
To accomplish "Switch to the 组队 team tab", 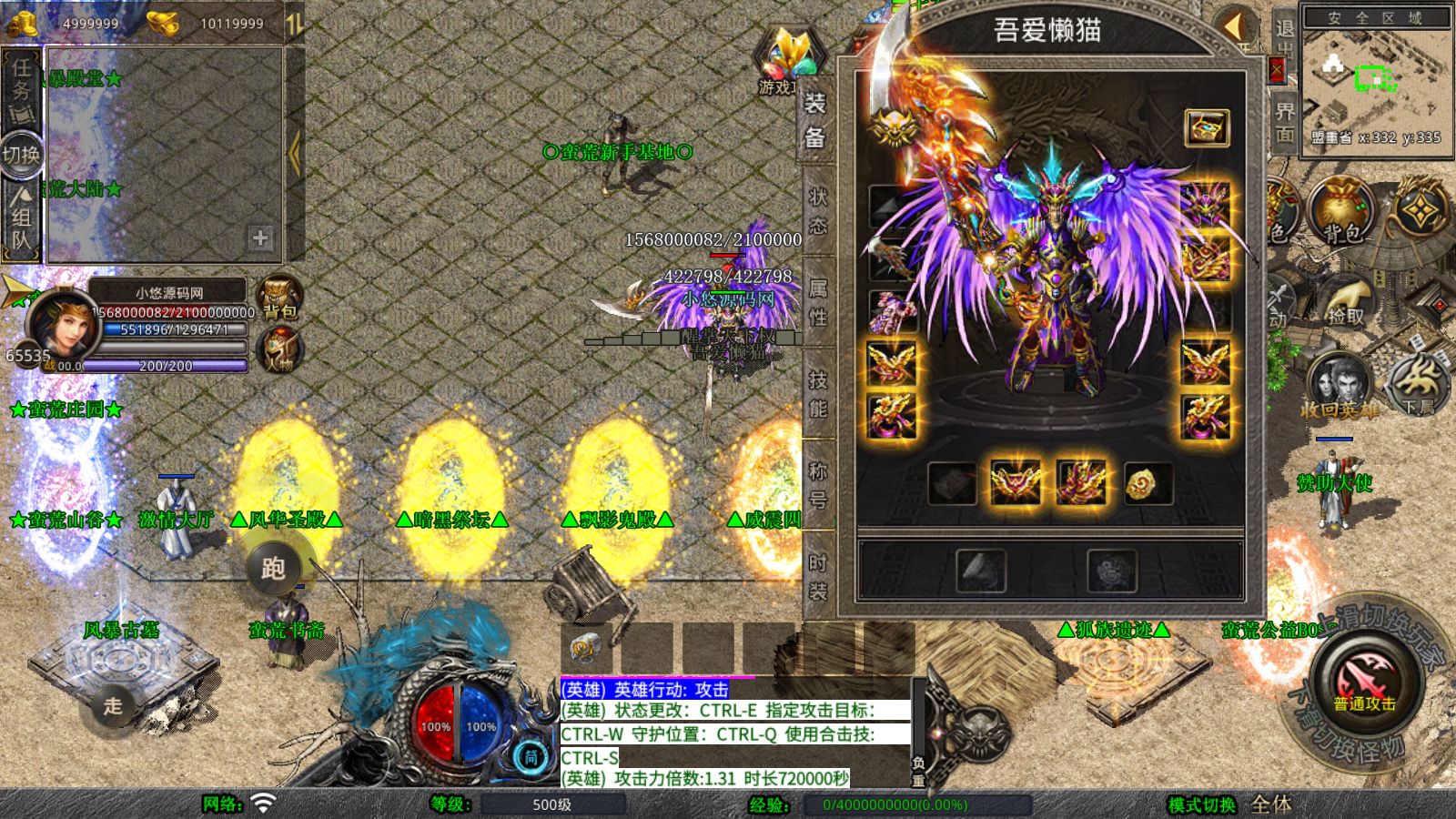I will point(22,218).
